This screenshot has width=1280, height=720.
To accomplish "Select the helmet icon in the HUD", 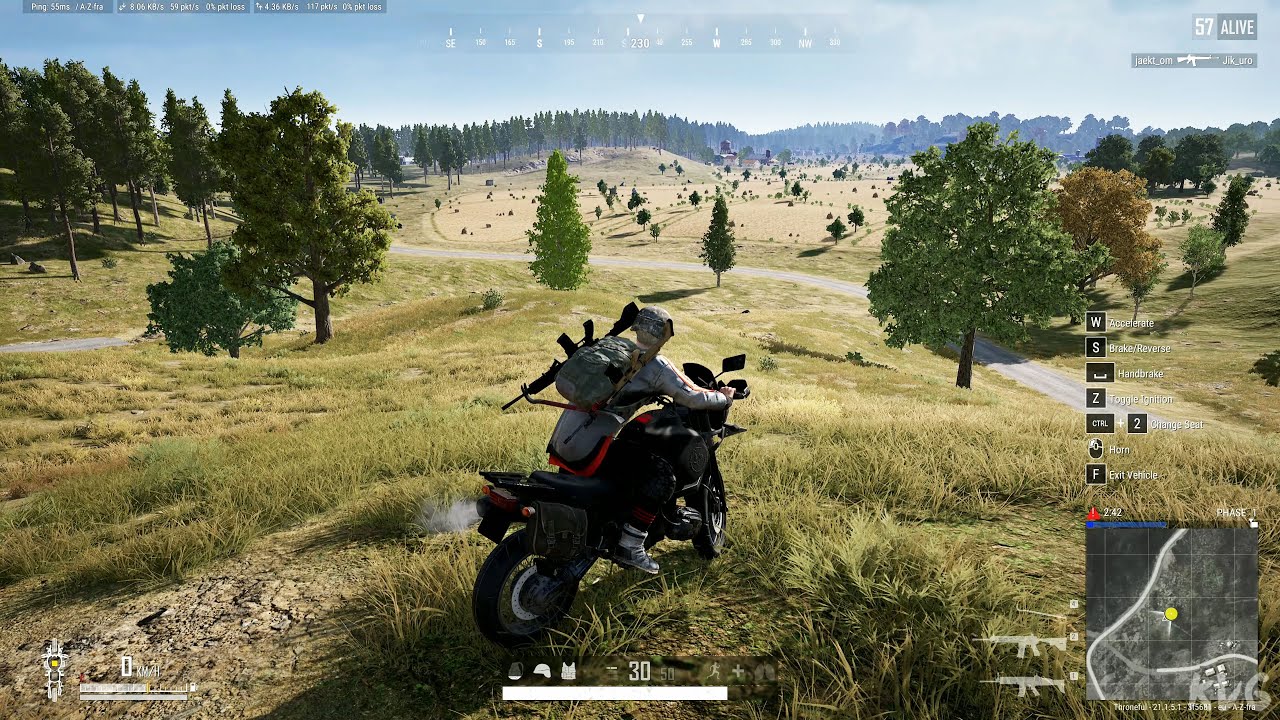I will click(x=541, y=671).
